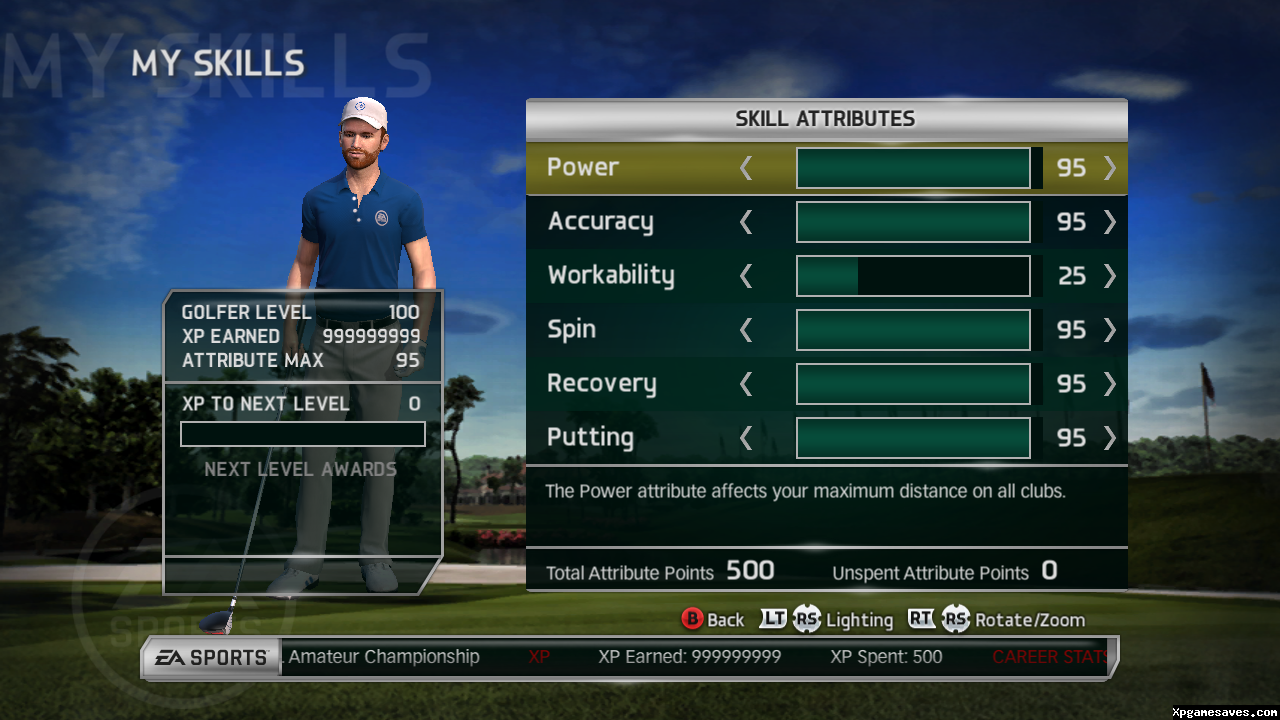The height and width of the screenshot is (720, 1280).
Task: Increase Spin using its right arrow
Action: pos(1109,330)
